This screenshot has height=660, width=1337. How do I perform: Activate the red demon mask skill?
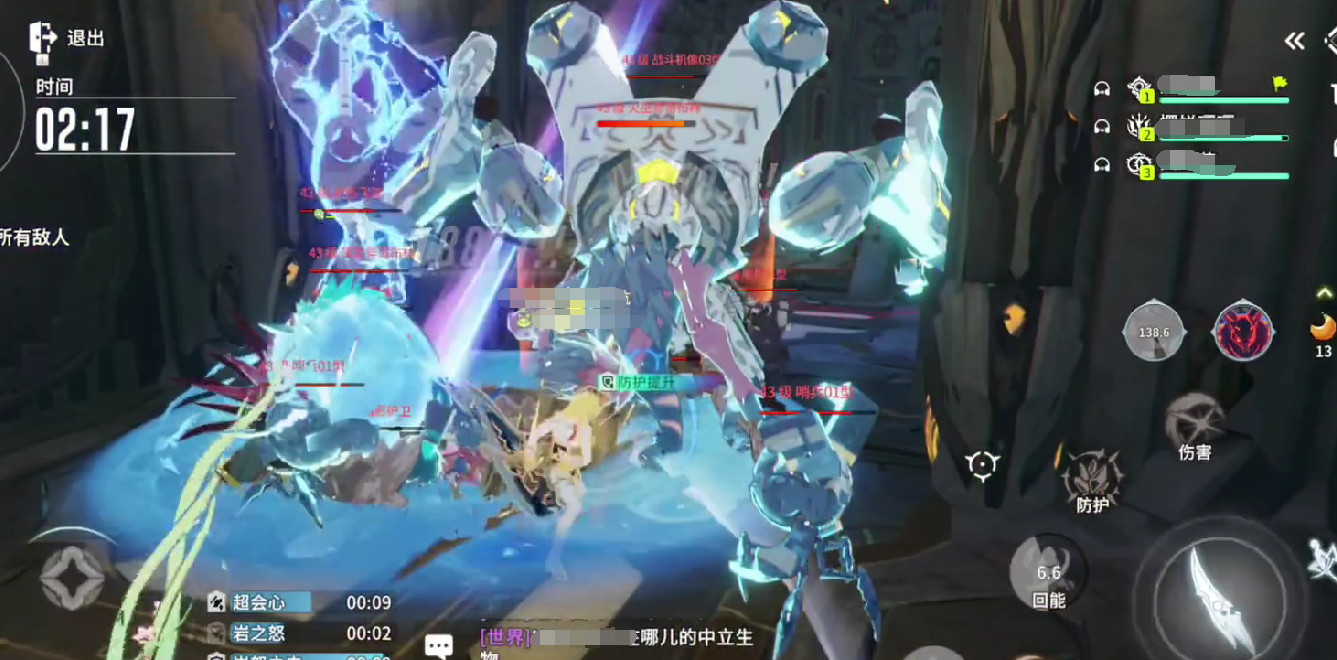pos(1243,330)
